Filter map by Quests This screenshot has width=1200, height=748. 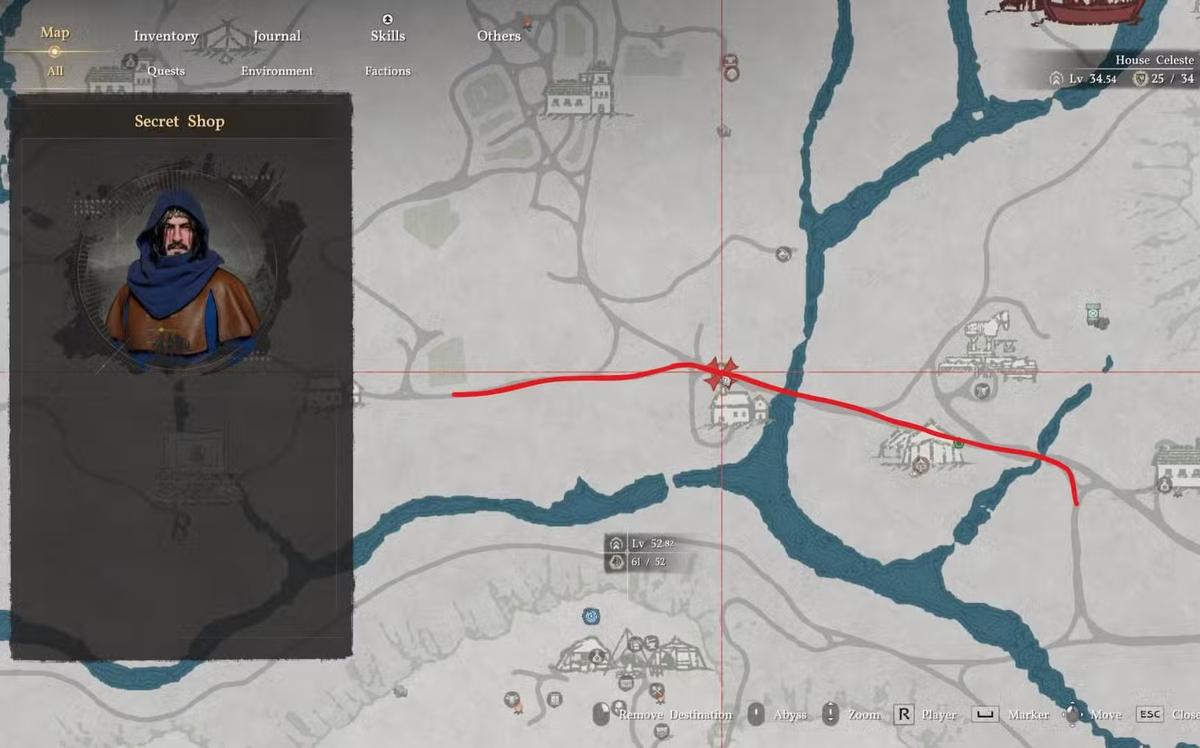166,71
